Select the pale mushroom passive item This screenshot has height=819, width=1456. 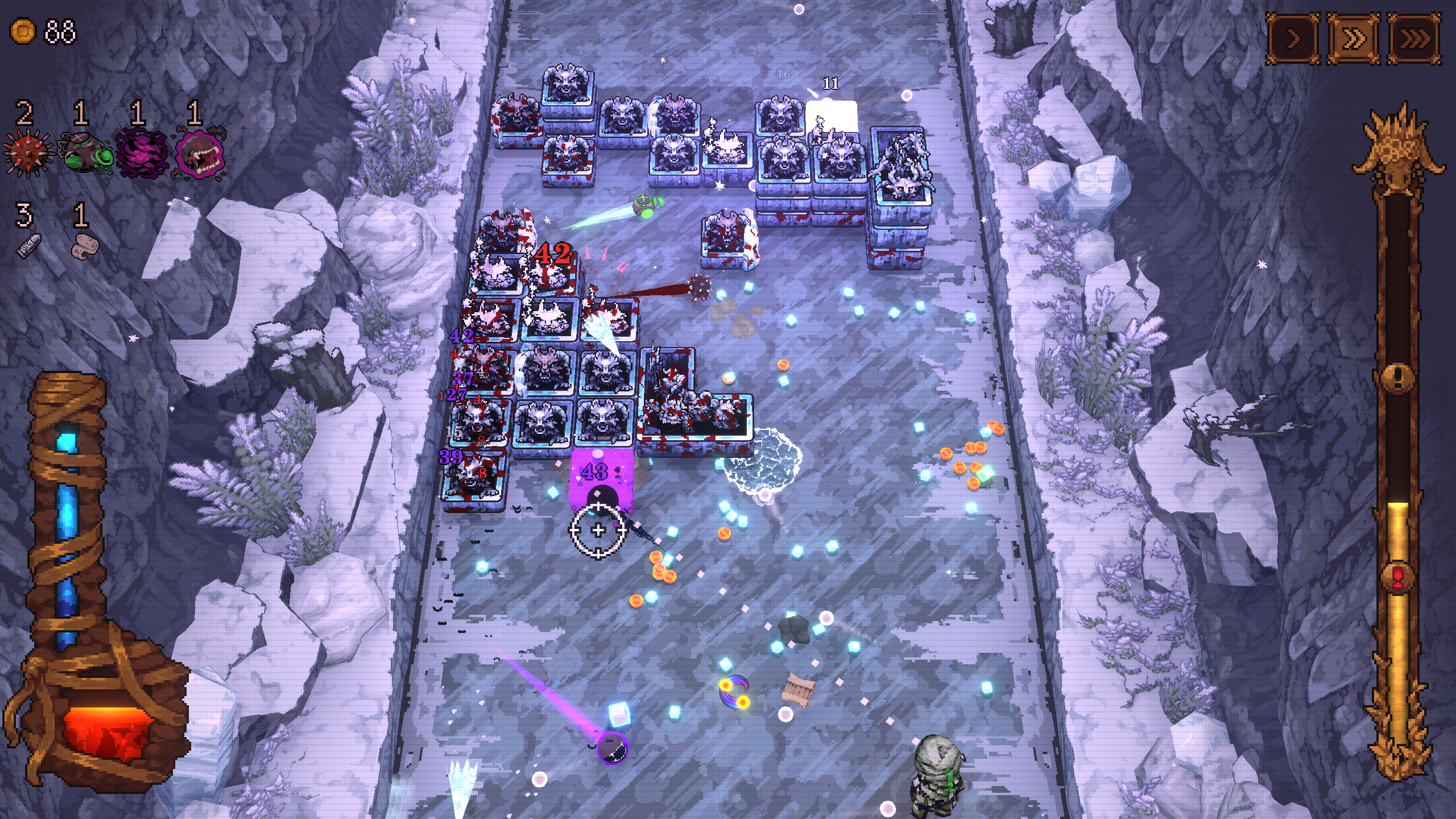[x=85, y=246]
